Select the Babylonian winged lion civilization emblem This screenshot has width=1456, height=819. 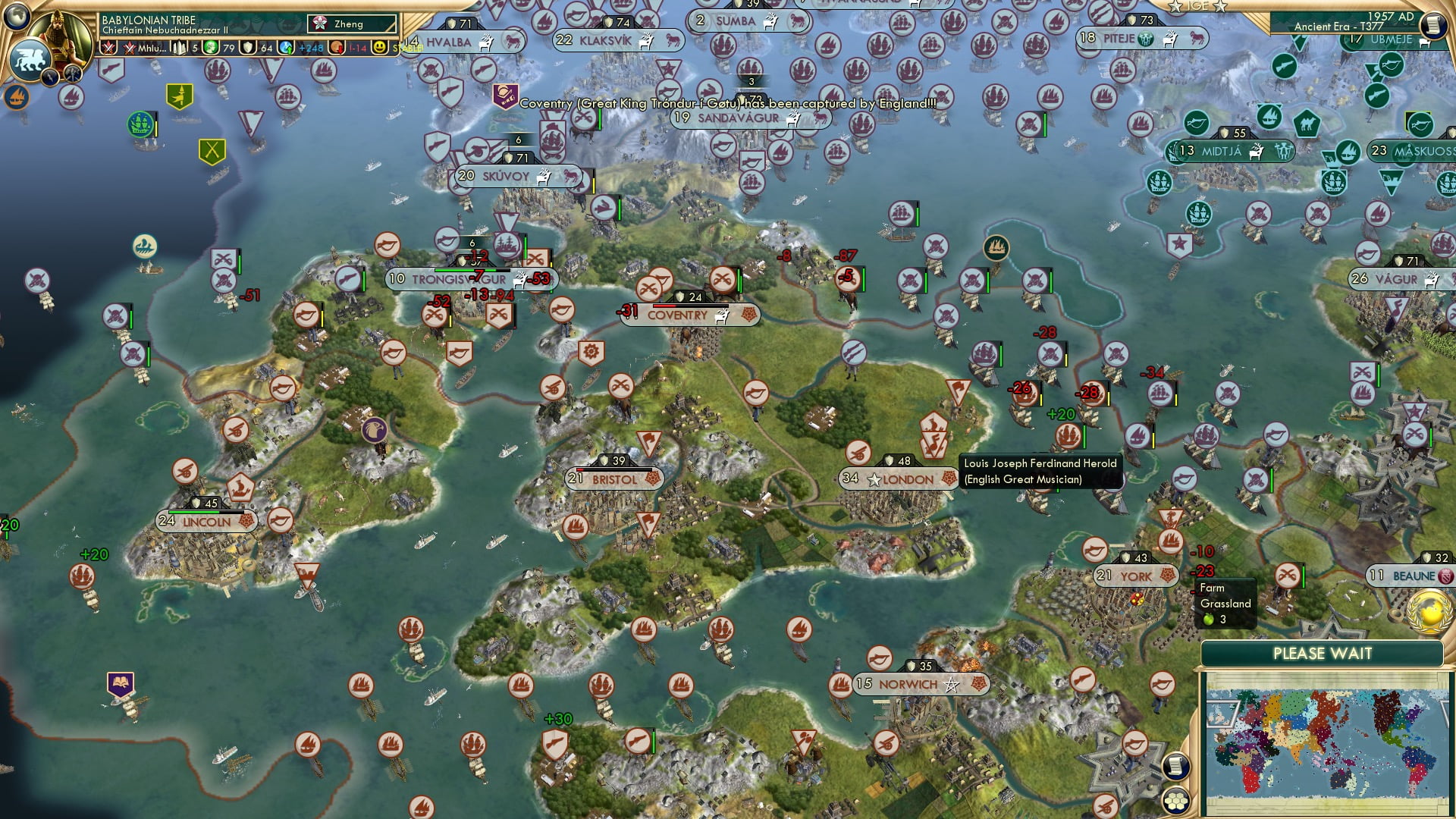29,59
